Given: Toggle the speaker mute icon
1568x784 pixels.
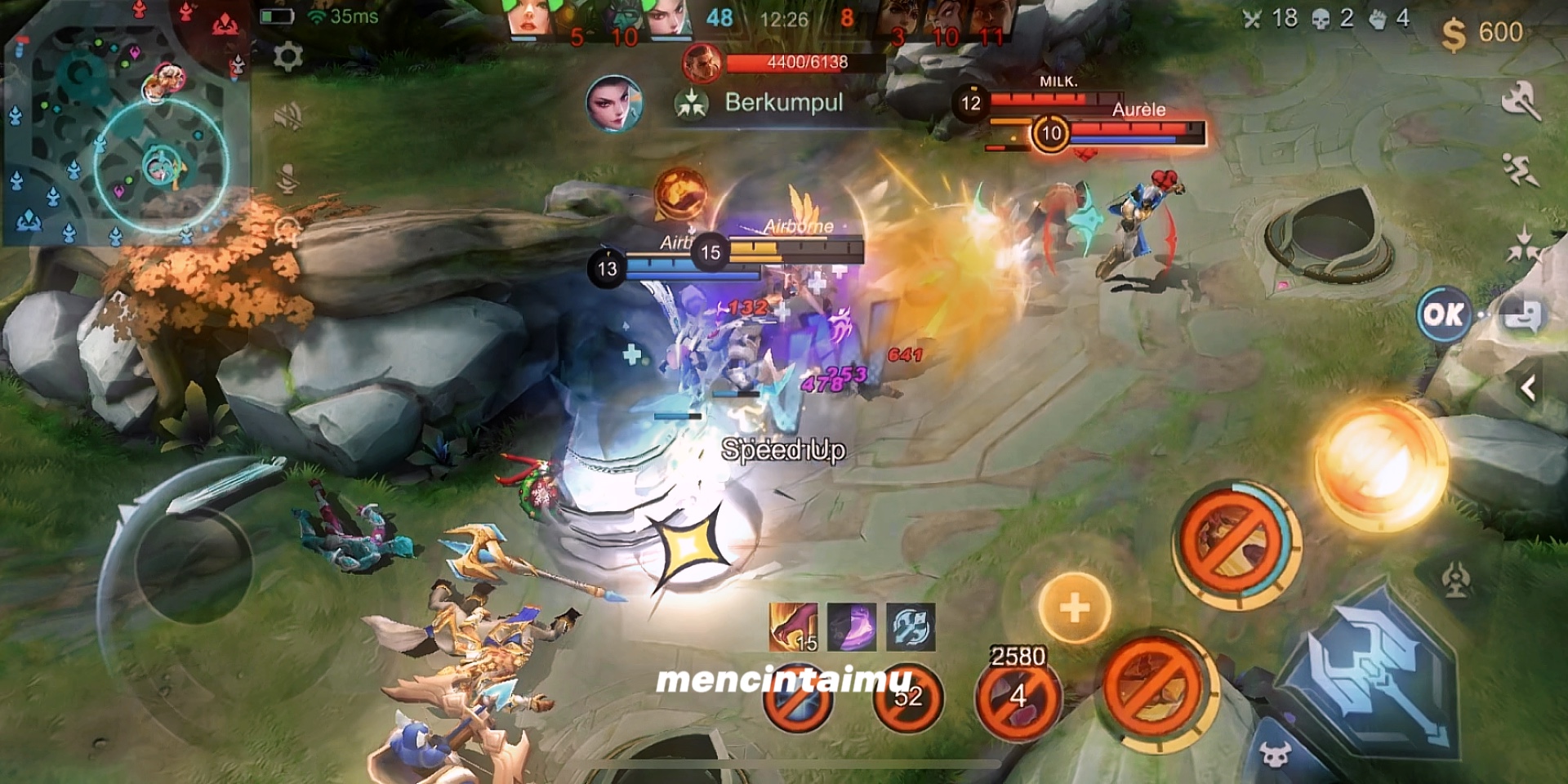Looking at the screenshot, I should (x=287, y=117).
